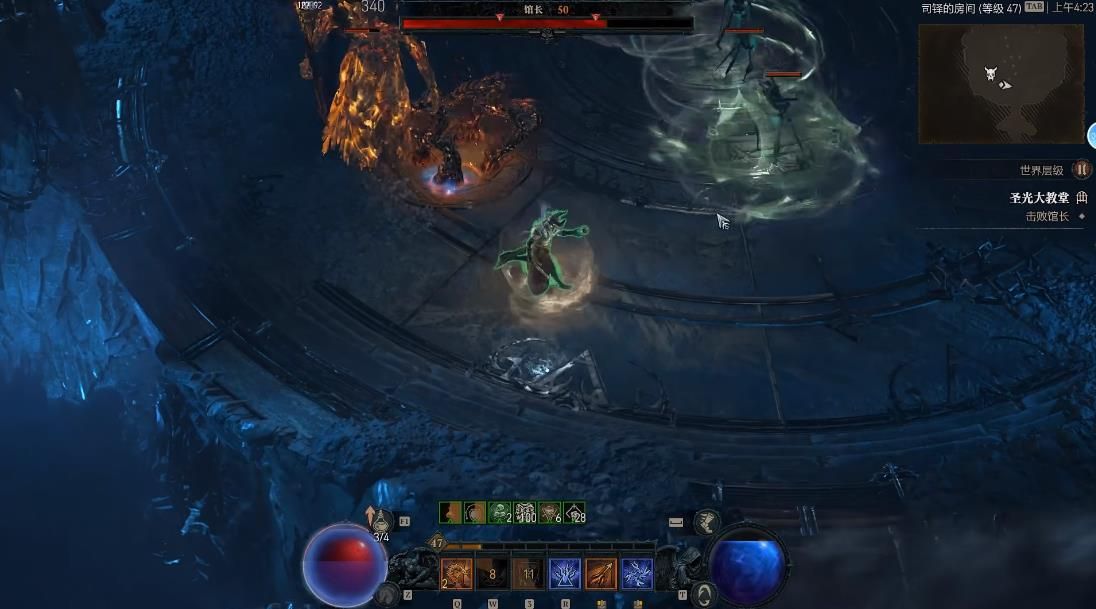Screen dimensions: 1096x609
Task: Activate the first orange thorn-ring skill
Action: coord(457,574)
